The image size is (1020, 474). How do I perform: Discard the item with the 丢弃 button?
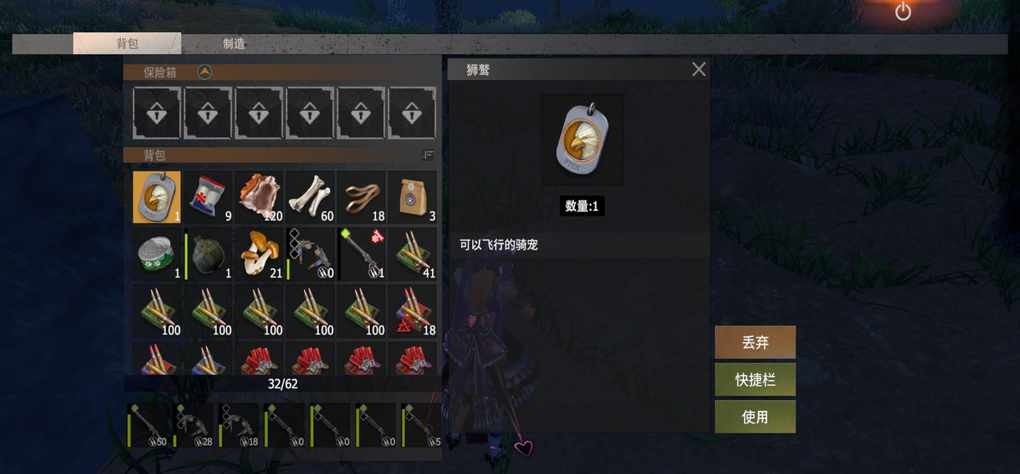pyautogui.click(x=755, y=342)
